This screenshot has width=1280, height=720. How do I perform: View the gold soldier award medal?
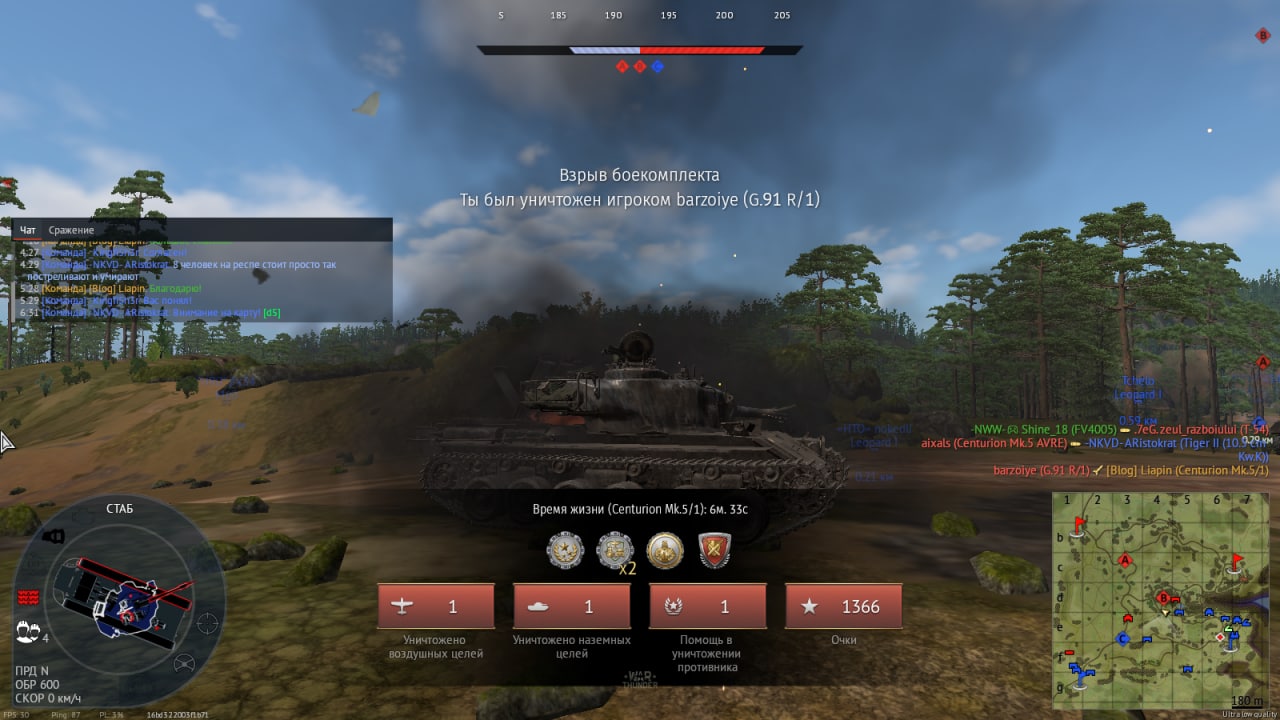(665, 549)
